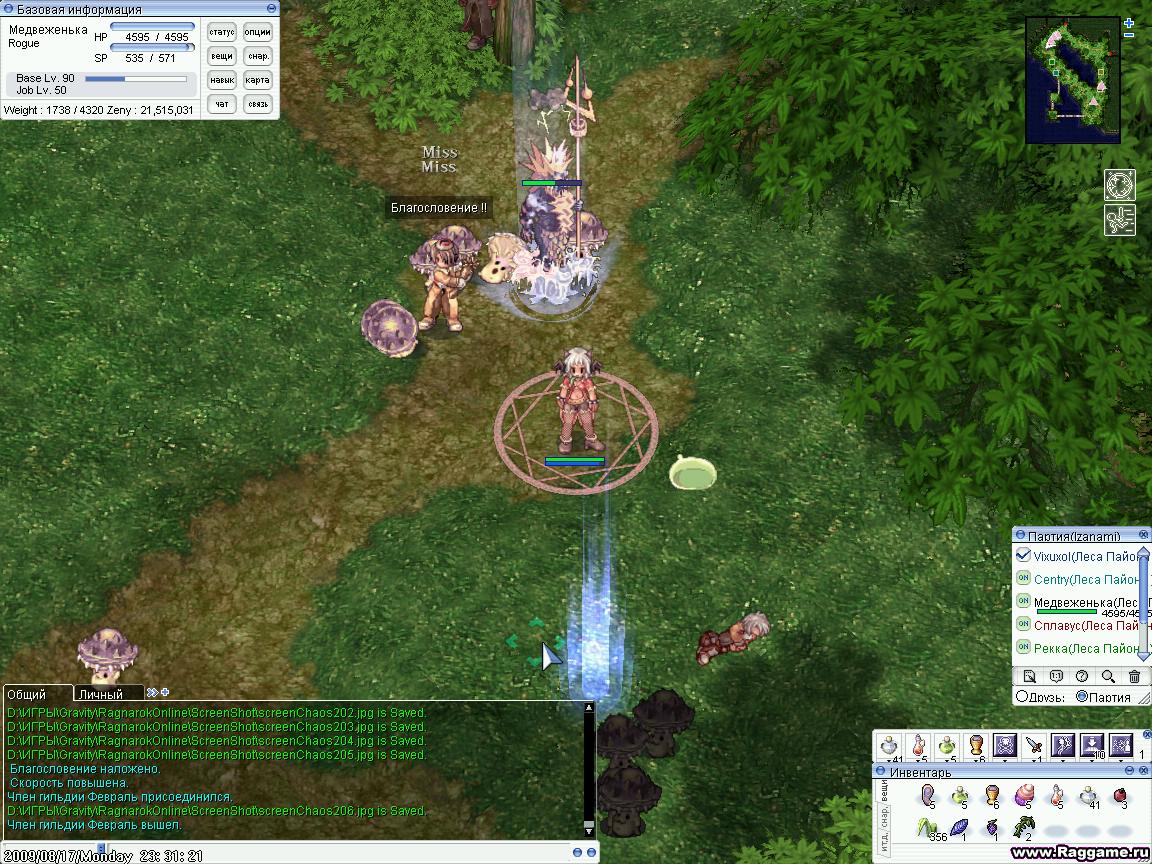Zoom in the minimap with plus button
The width and height of the screenshot is (1152, 864).
pyautogui.click(x=1129, y=22)
